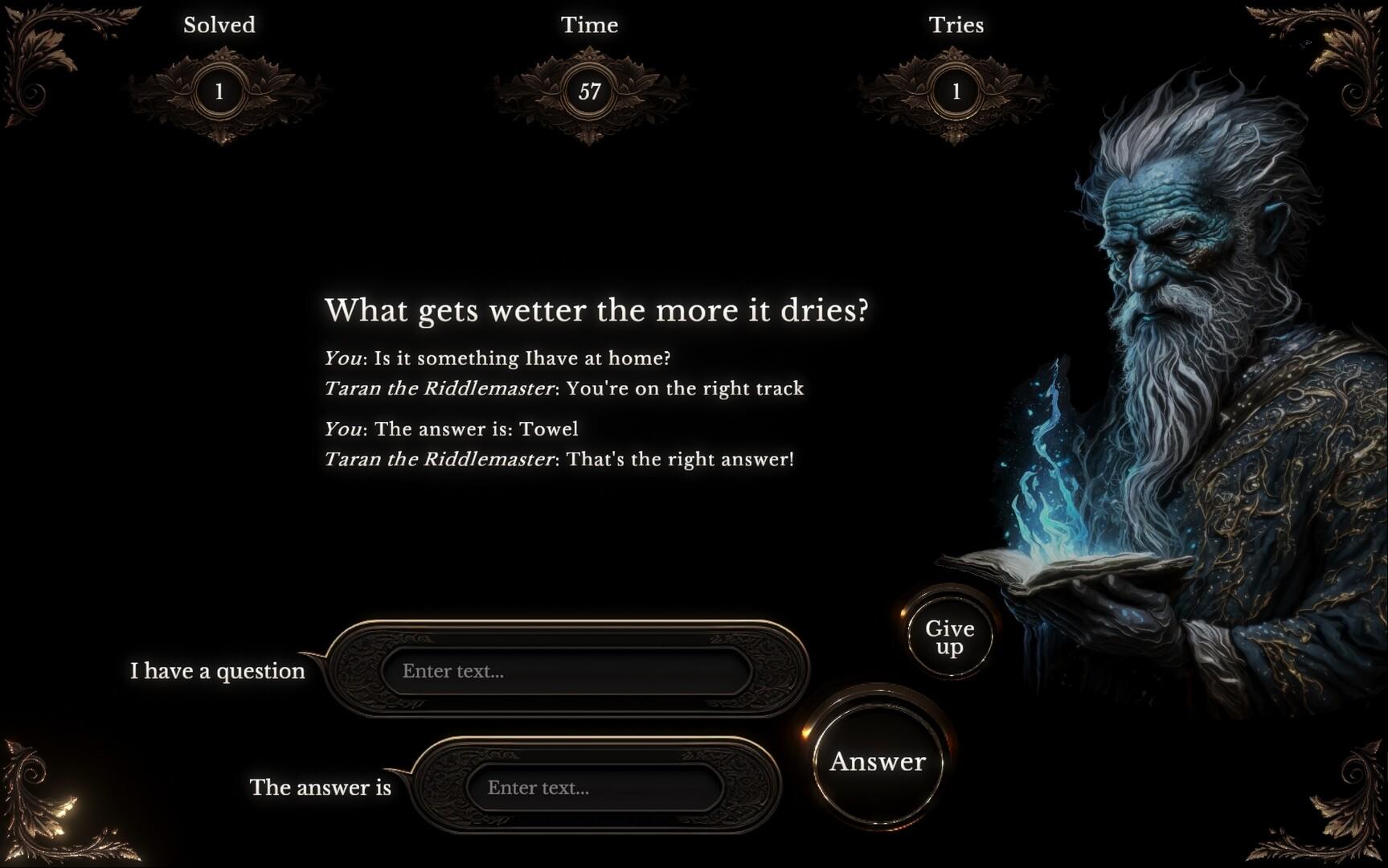Click inside the 'I have a question' text field
The image size is (1388, 868).
[563, 671]
